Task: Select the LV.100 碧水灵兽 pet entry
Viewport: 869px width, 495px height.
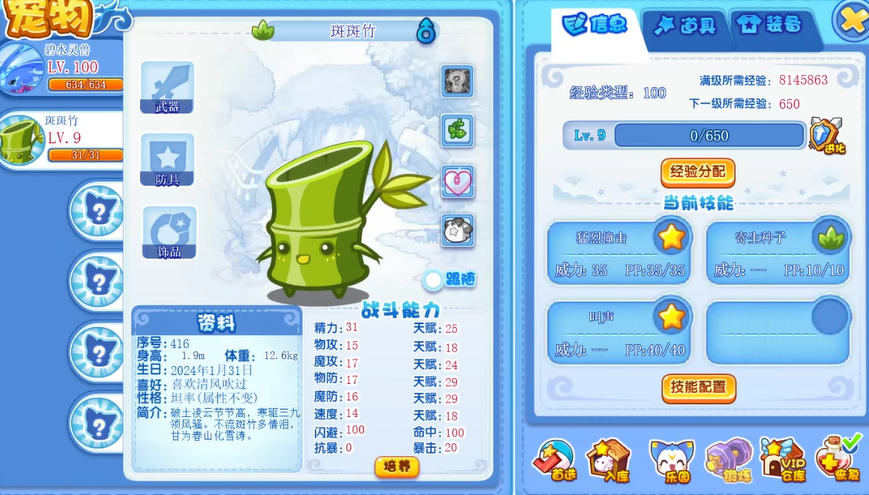Action: click(60, 68)
